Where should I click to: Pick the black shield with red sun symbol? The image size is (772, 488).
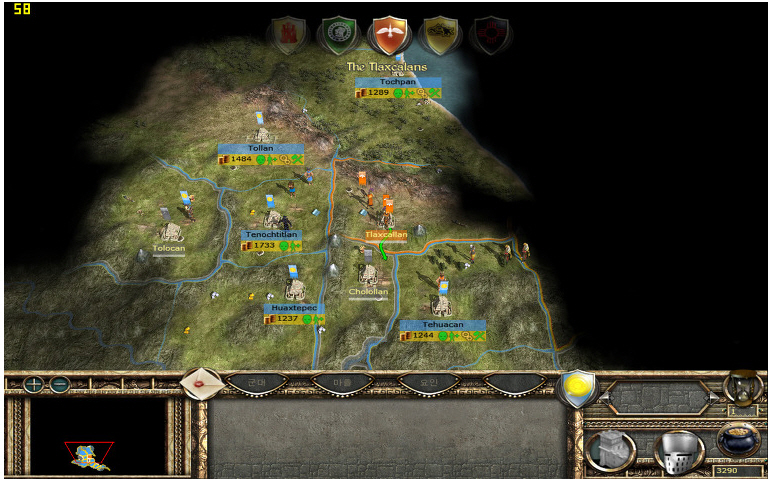(x=490, y=36)
